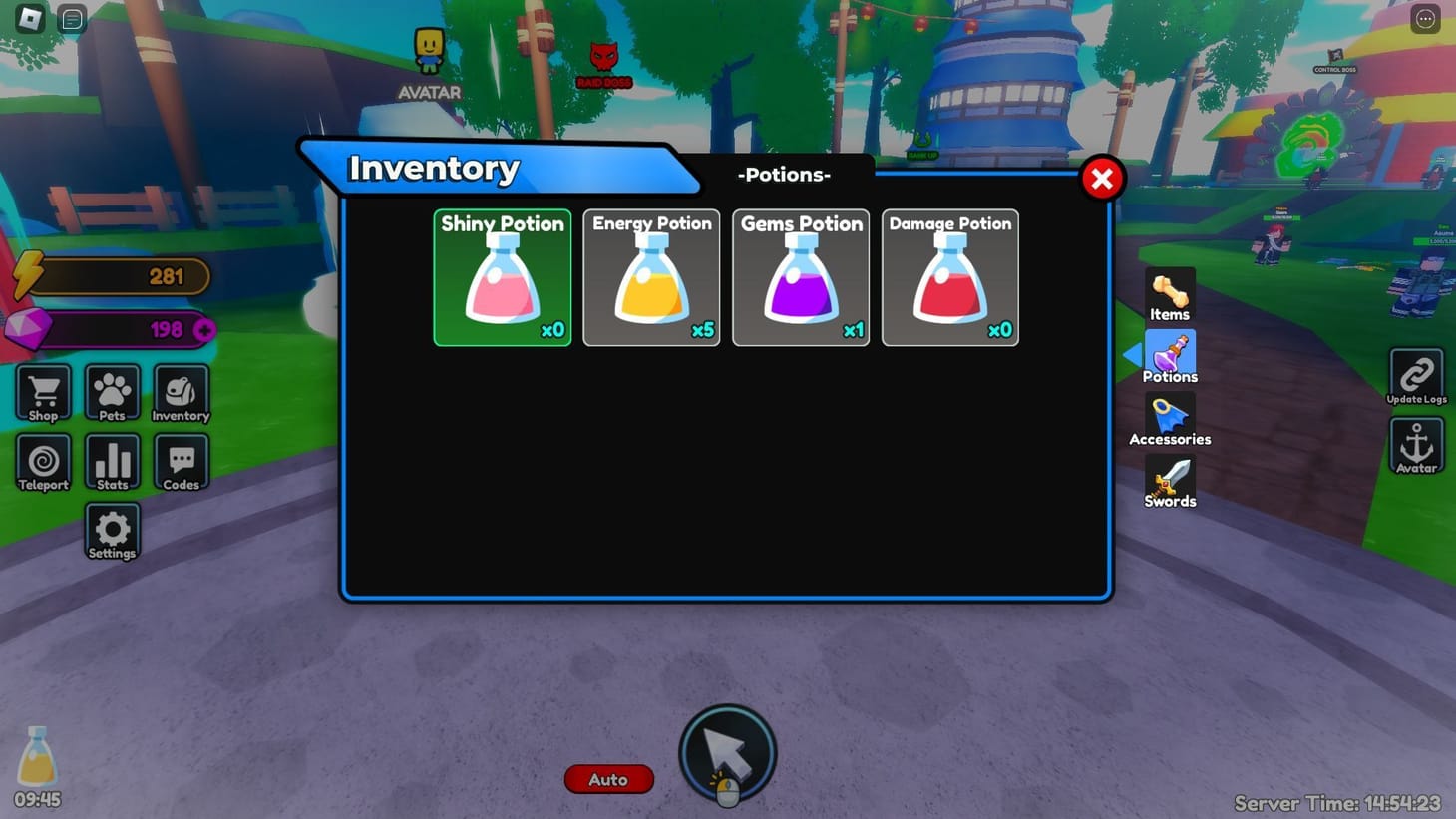
Task: Close the Inventory window
Action: tap(1101, 178)
